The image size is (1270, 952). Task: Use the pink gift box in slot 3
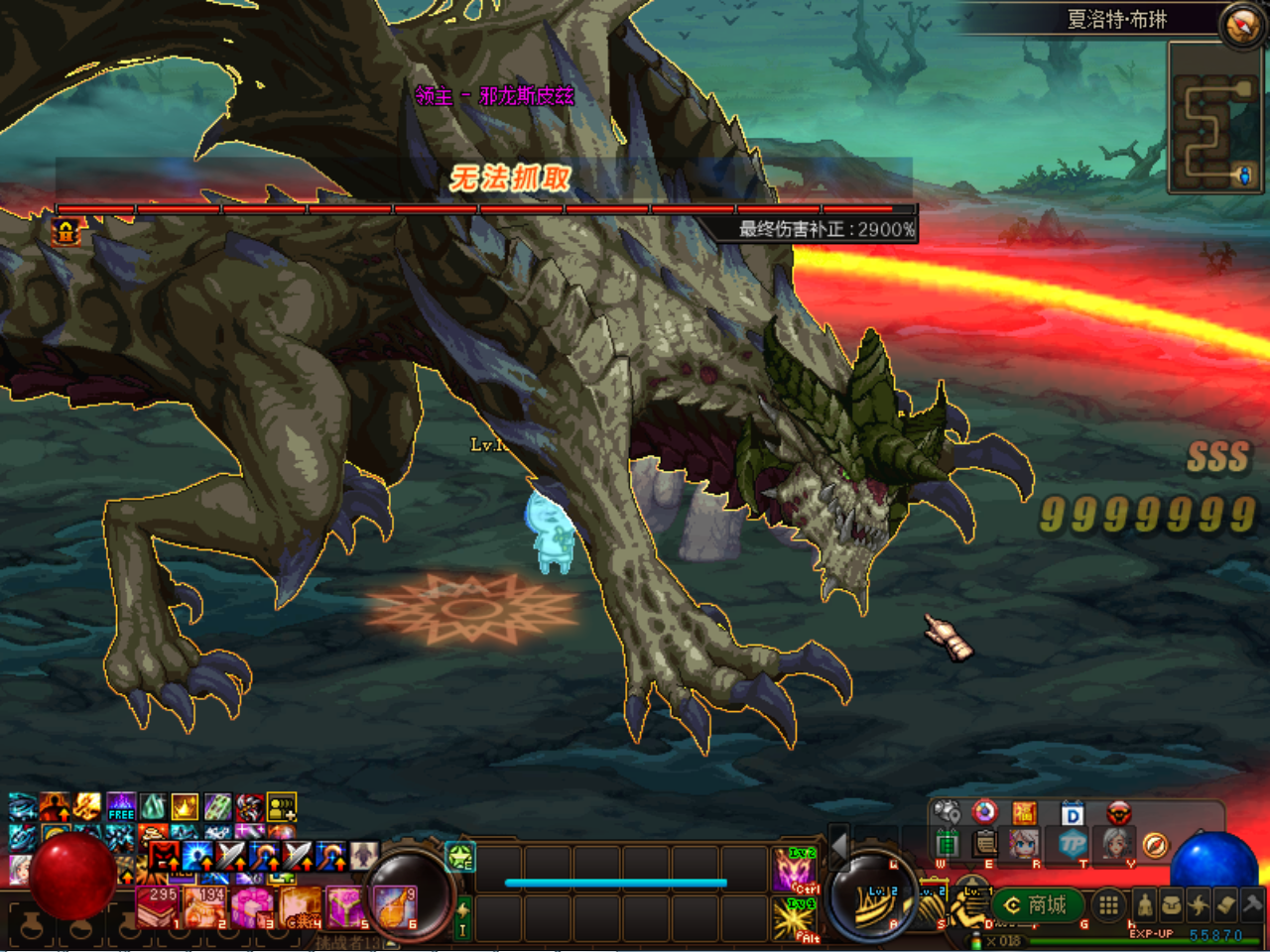click(x=250, y=907)
